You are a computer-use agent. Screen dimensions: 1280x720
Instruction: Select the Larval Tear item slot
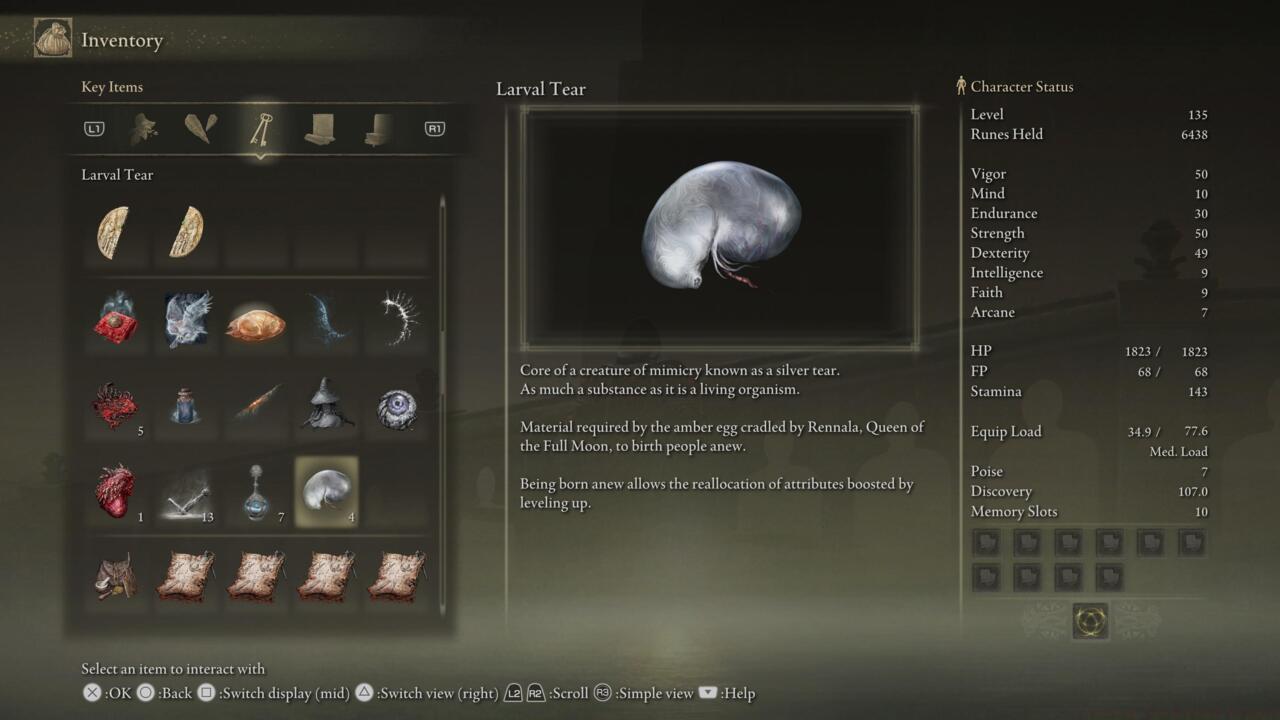[326, 491]
